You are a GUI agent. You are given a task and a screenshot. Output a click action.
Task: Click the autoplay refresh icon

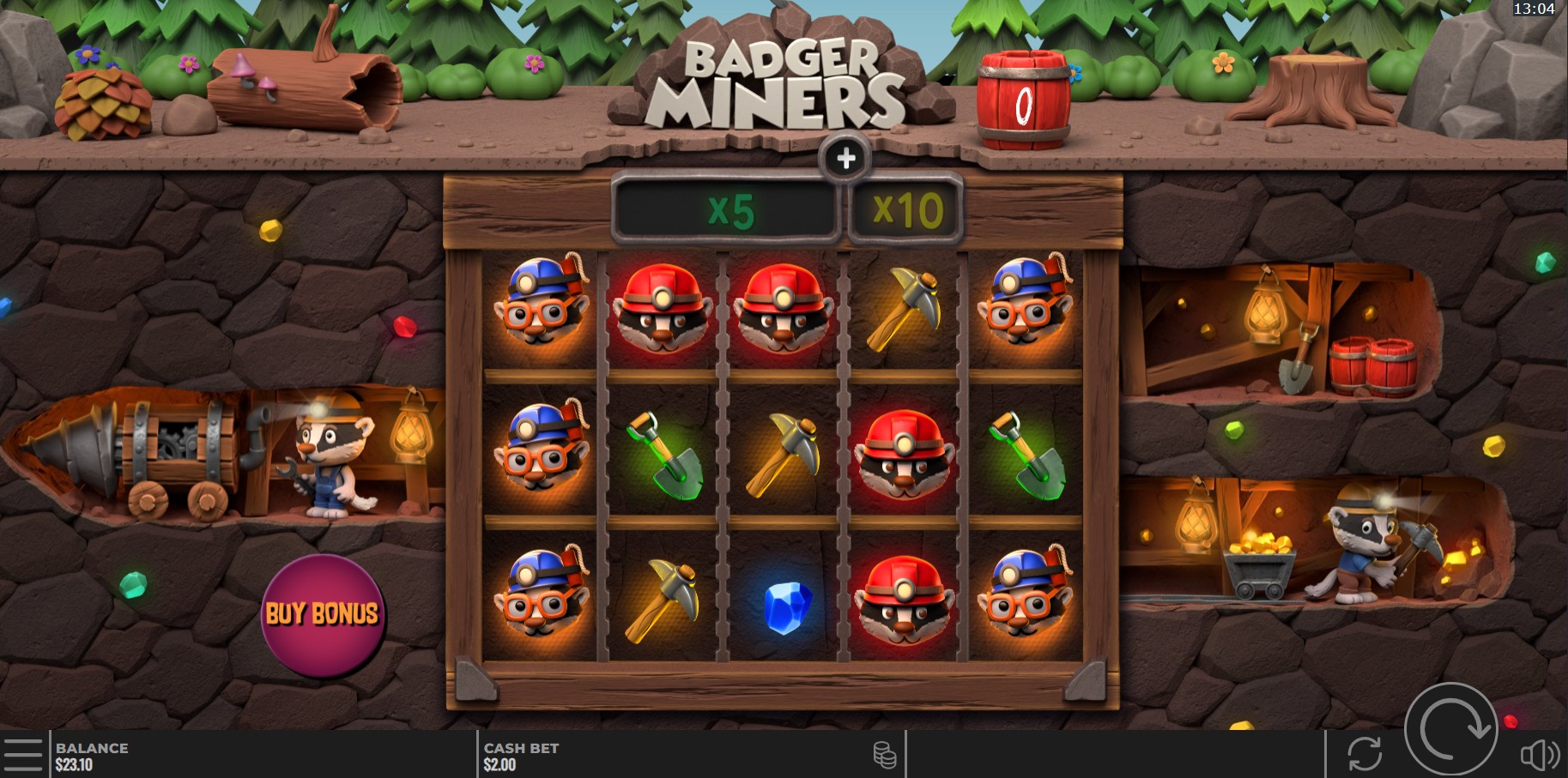[x=1367, y=754]
